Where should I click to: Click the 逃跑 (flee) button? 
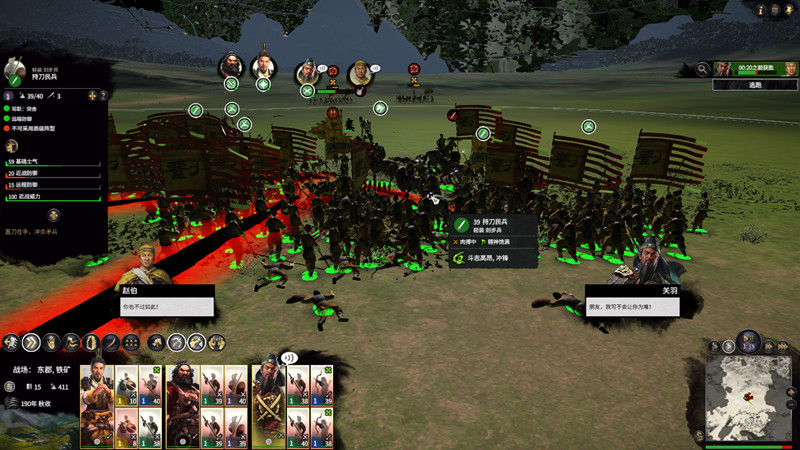[x=755, y=85]
